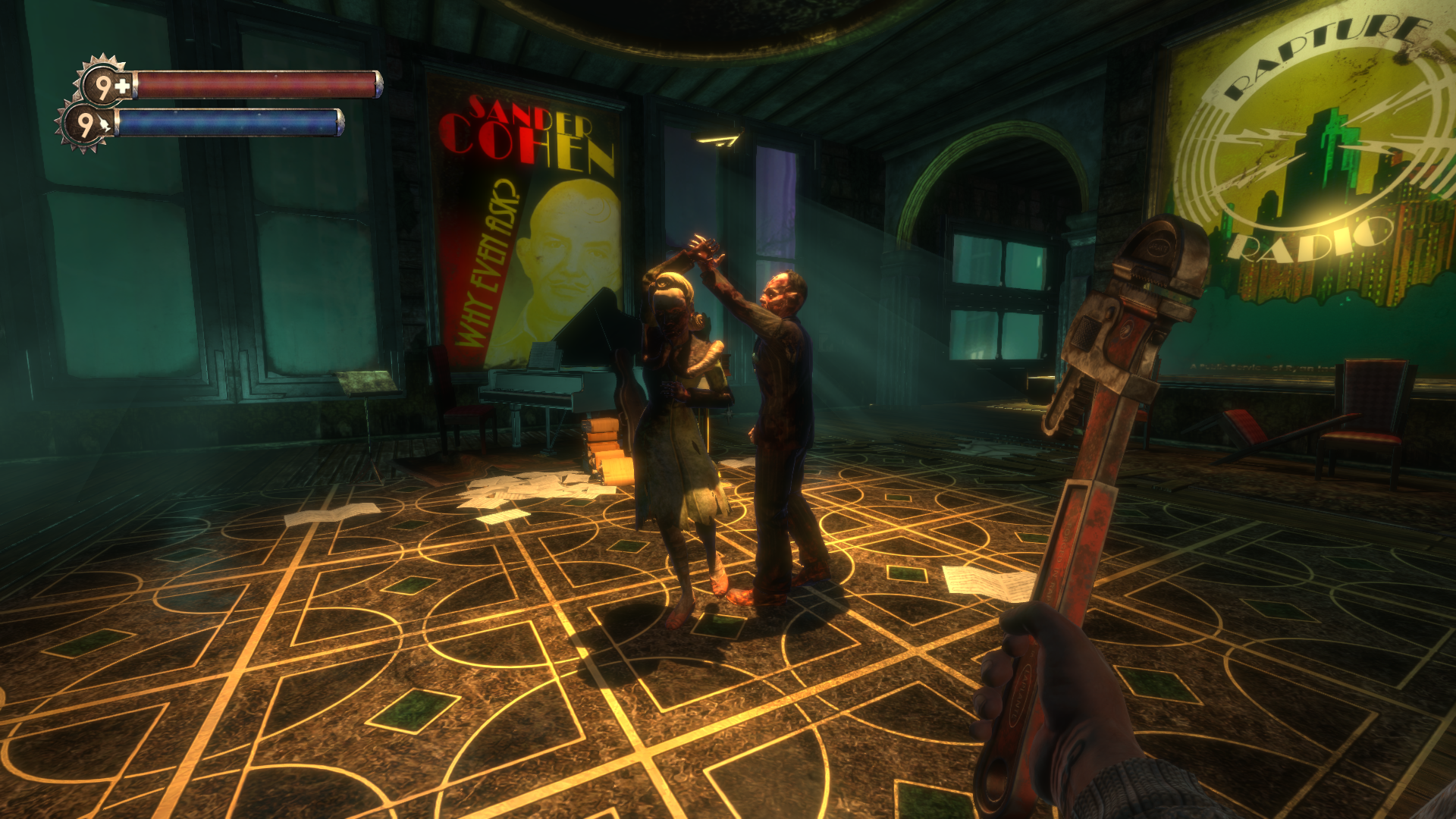Select the first-aid kit counter gear icon
The height and width of the screenshot is (819, 1456).
tap(102, 83)
